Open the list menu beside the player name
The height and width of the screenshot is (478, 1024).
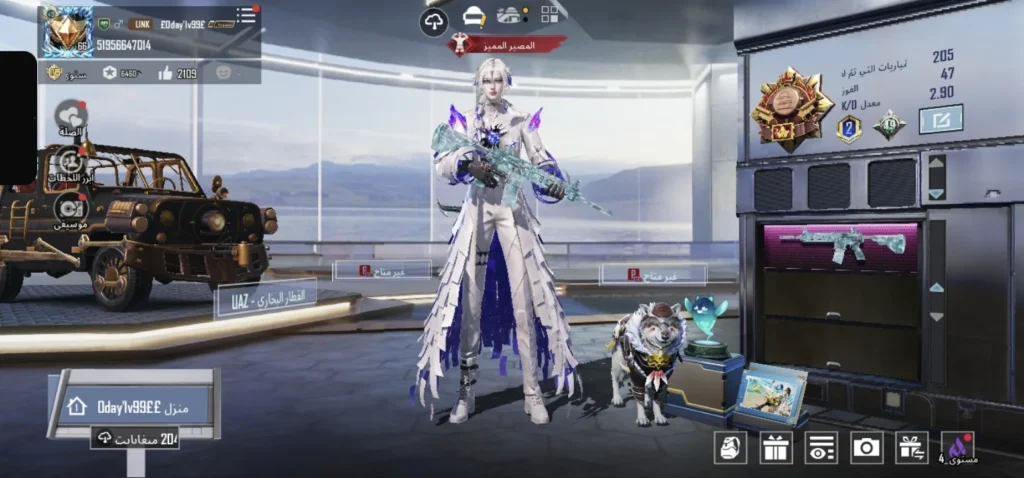pos(245,15)
